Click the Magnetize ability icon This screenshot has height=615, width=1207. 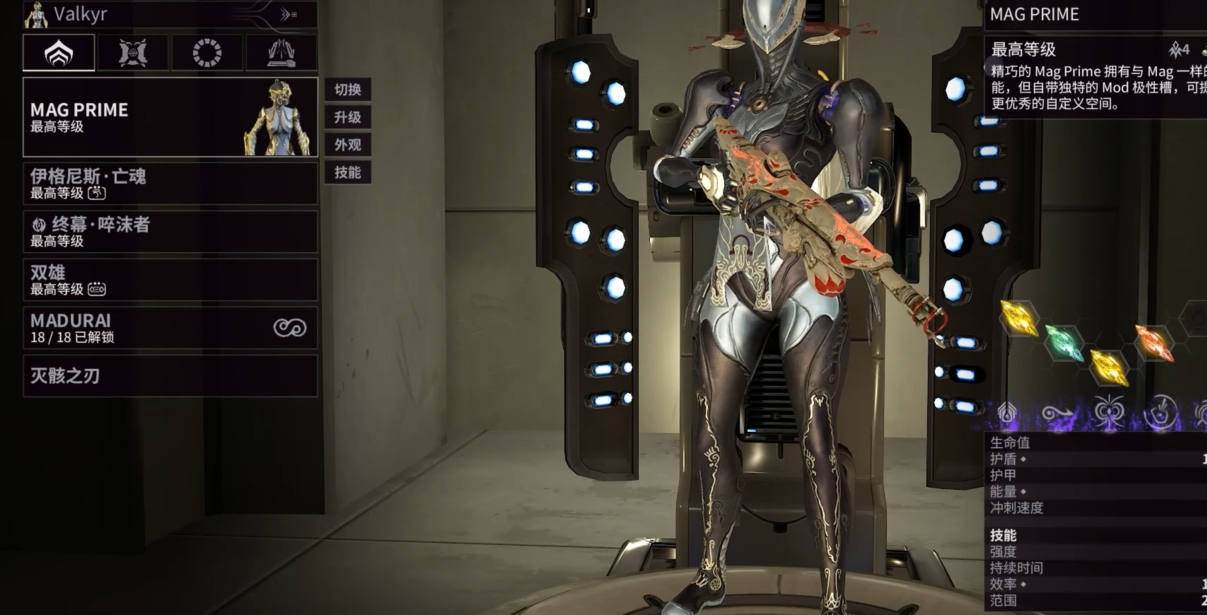(x=1109, y=412)
